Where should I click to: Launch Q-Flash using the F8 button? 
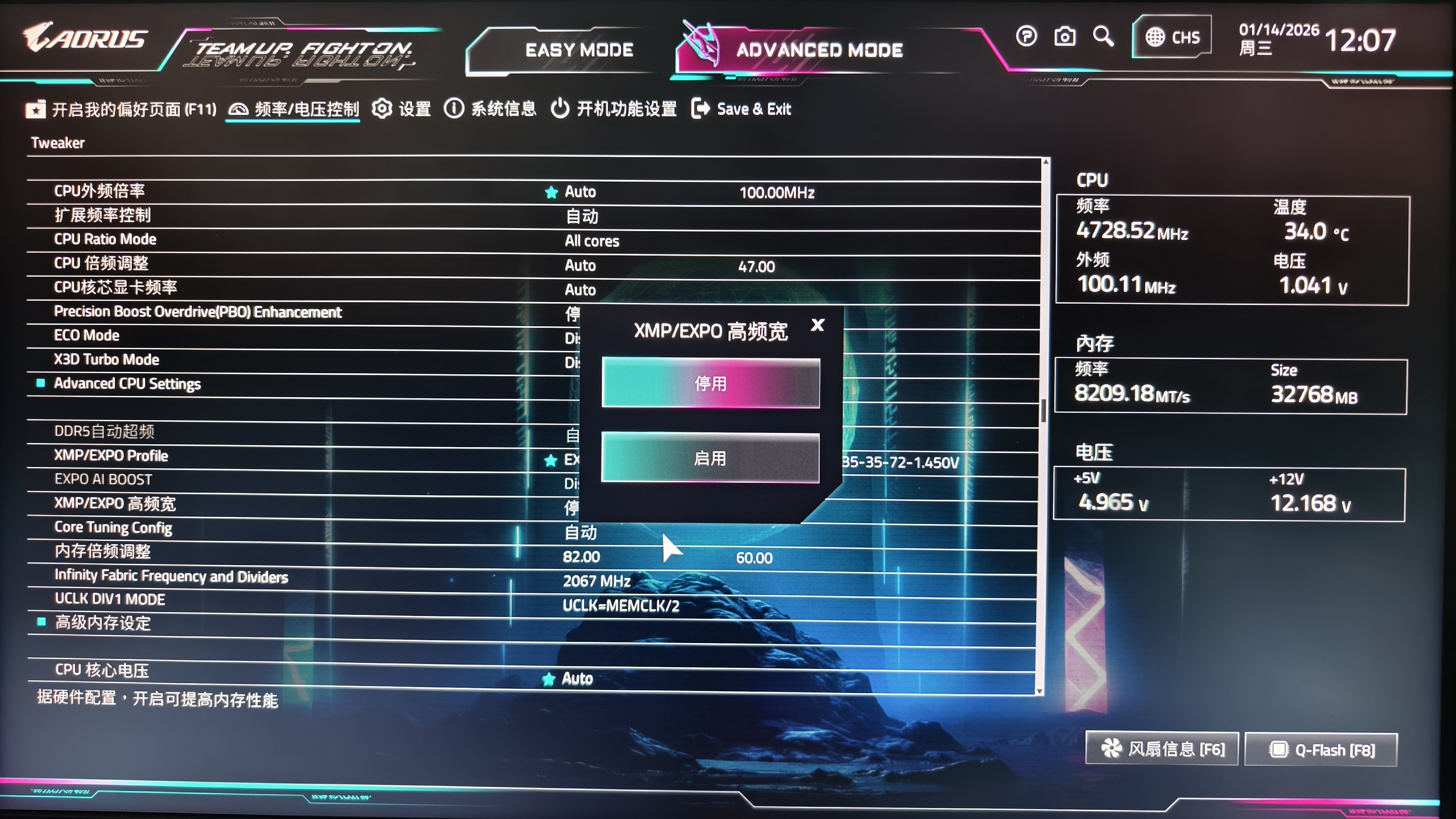coord(1322,749)
